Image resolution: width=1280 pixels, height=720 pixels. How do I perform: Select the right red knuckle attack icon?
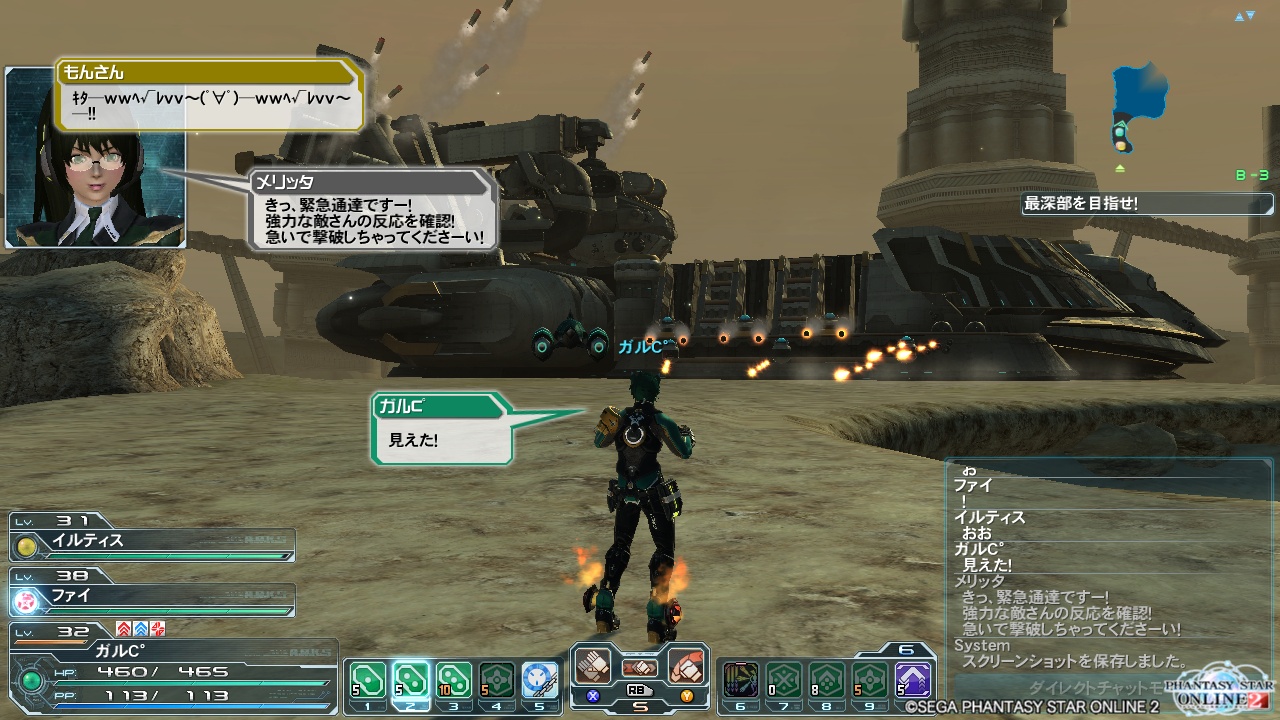(686, 666)
